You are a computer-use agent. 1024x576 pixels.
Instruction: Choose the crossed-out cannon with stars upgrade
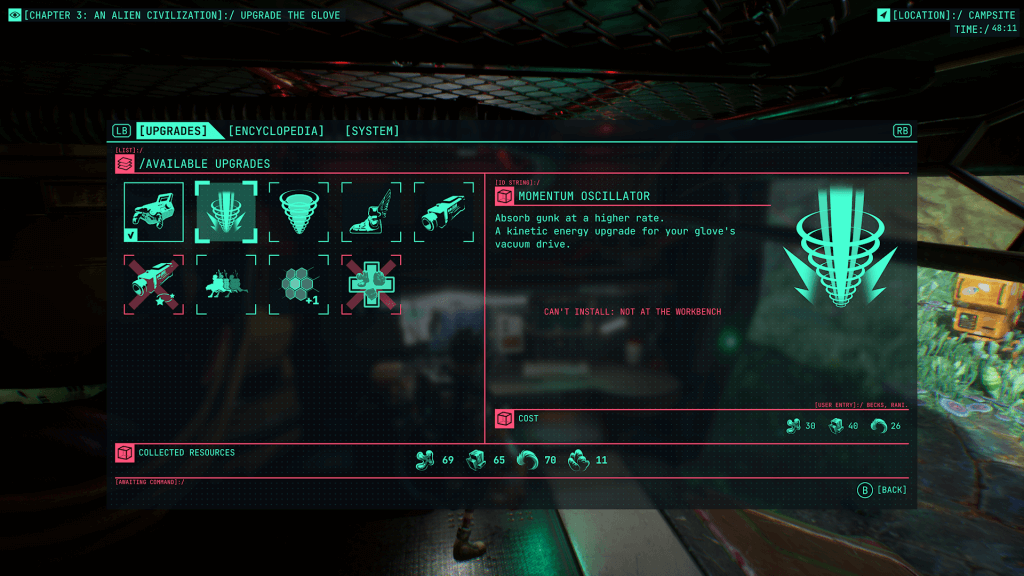[x=154, y=285]
